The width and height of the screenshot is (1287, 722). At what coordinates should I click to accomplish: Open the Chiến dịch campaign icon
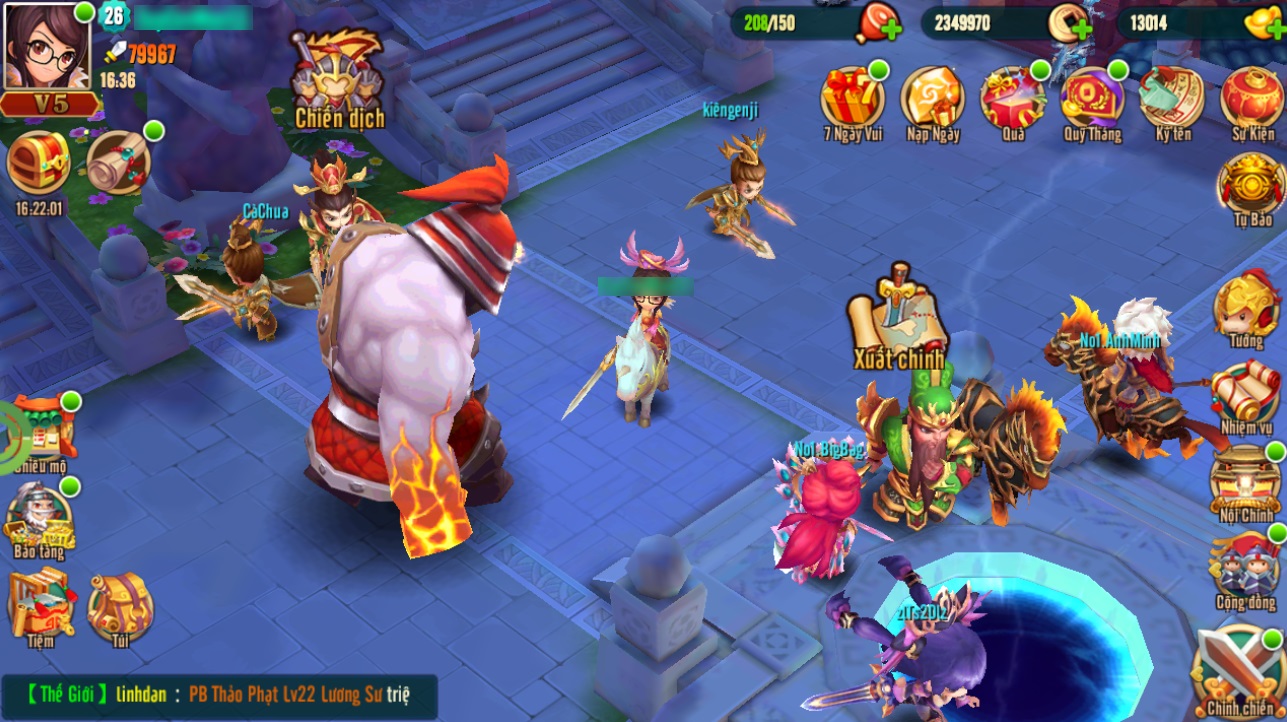(338, 78)
